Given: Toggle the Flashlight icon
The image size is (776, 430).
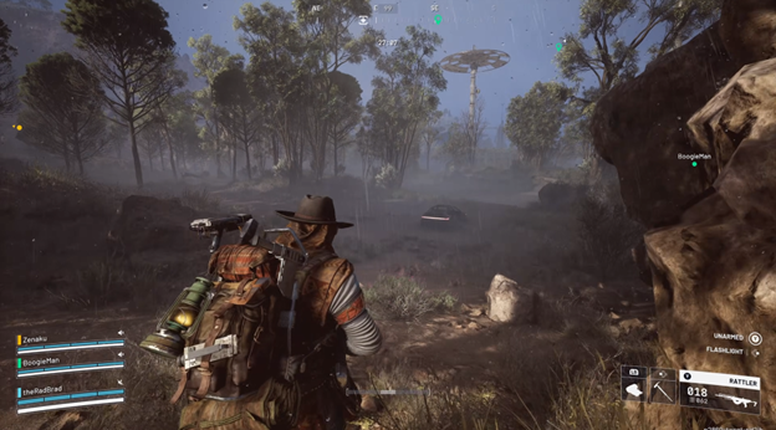Looking at the screenshot, I should (x=754, y=352).
